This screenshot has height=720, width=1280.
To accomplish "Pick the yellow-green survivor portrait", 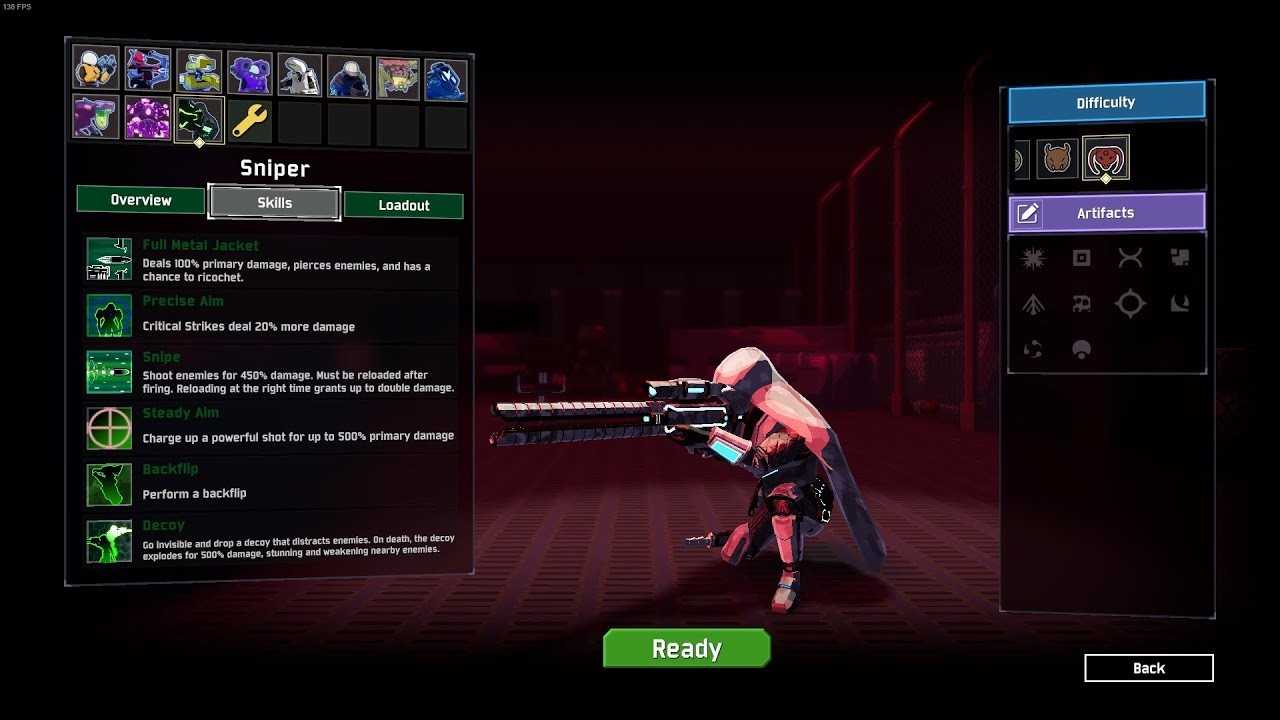I will pos(198,72).
